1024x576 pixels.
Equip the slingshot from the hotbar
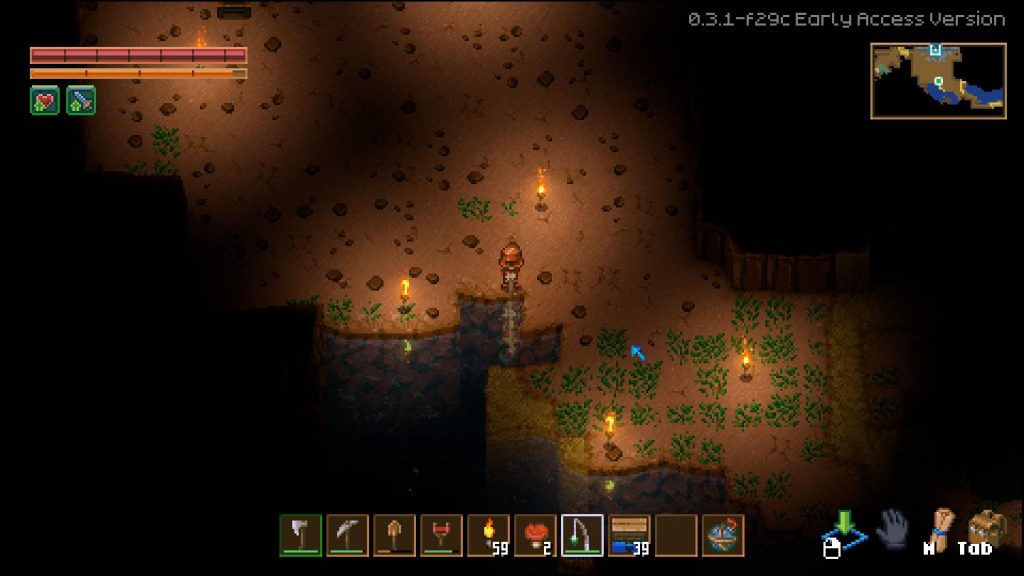pyautogui.click(x=441, y=535)
